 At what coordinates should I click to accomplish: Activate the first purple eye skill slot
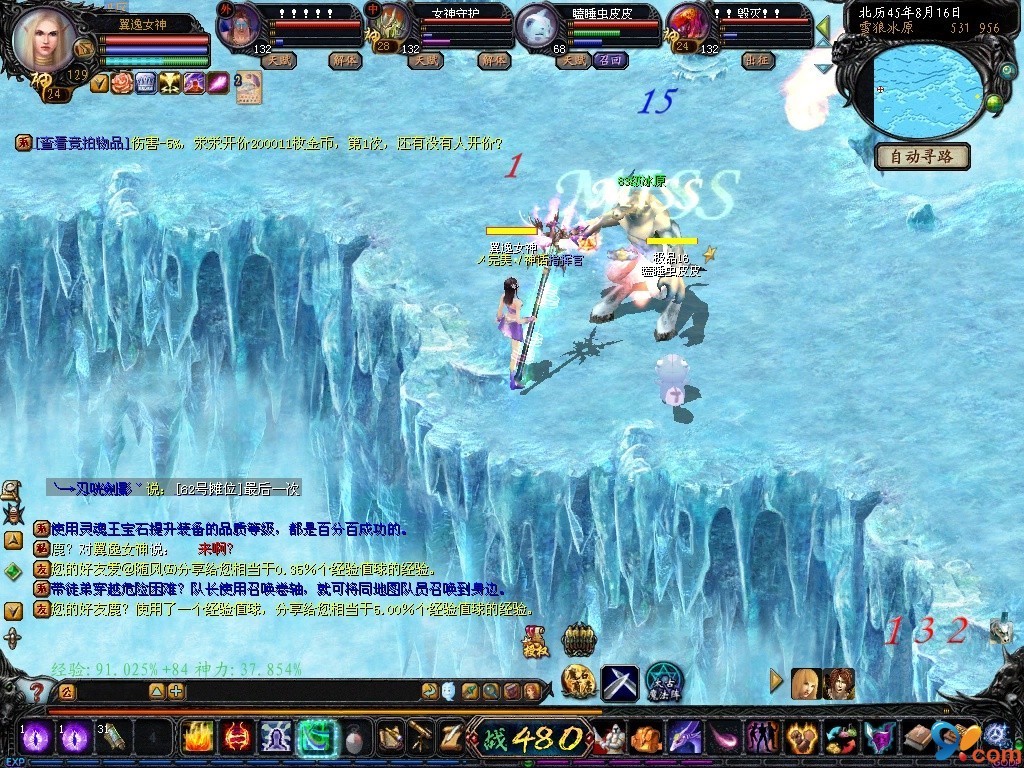[36, 738]
